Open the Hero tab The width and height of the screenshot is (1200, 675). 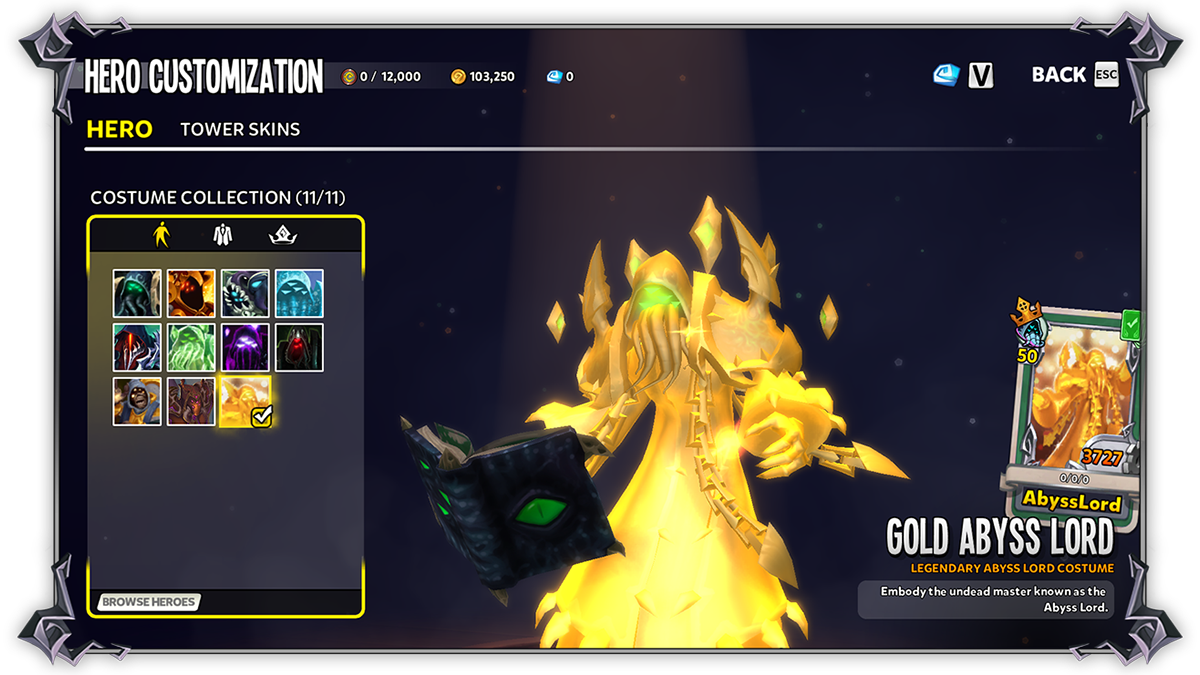[x=119, y=129]
